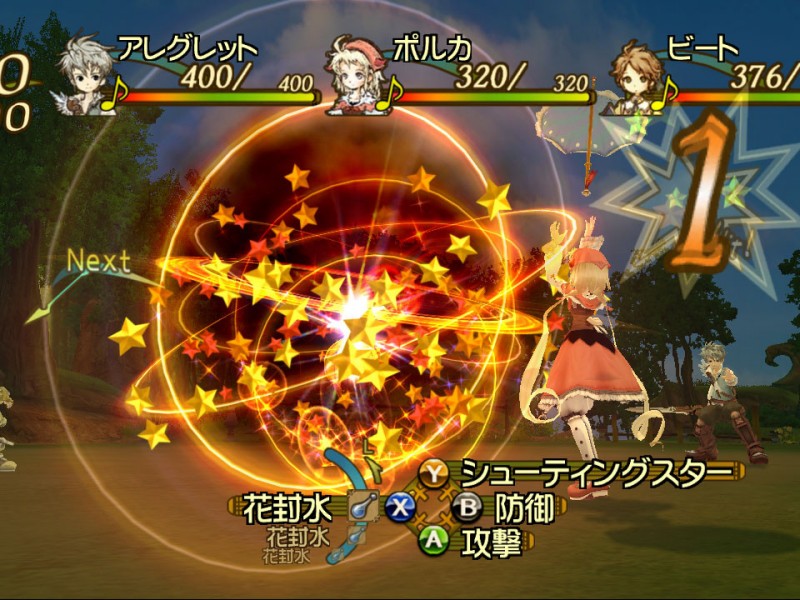Screen dimensions: 800x600
Task: Use the 花封水 item entry
Action: [x=287, y=508]
